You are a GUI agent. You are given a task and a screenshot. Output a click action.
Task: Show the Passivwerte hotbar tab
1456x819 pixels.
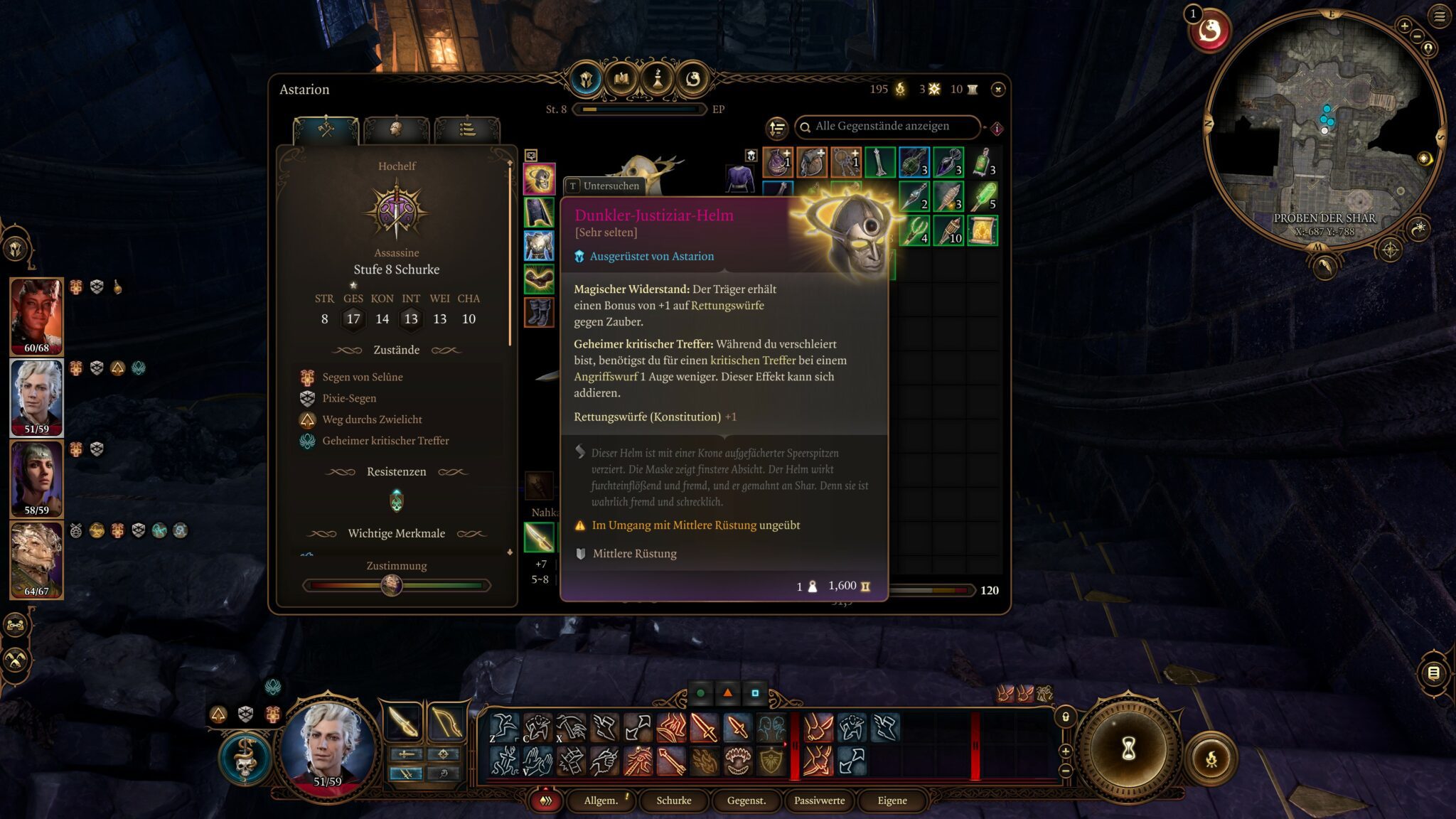819,801
